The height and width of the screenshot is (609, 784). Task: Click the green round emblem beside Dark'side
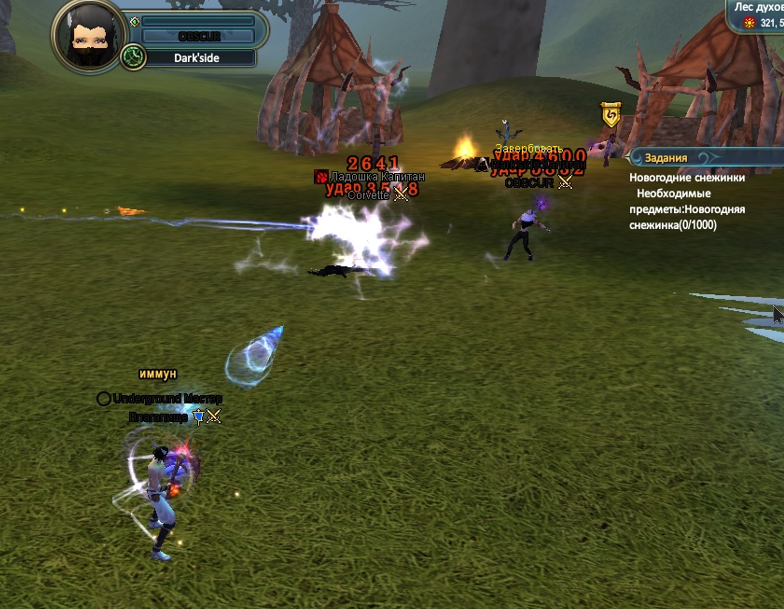(x=133, y=58)
